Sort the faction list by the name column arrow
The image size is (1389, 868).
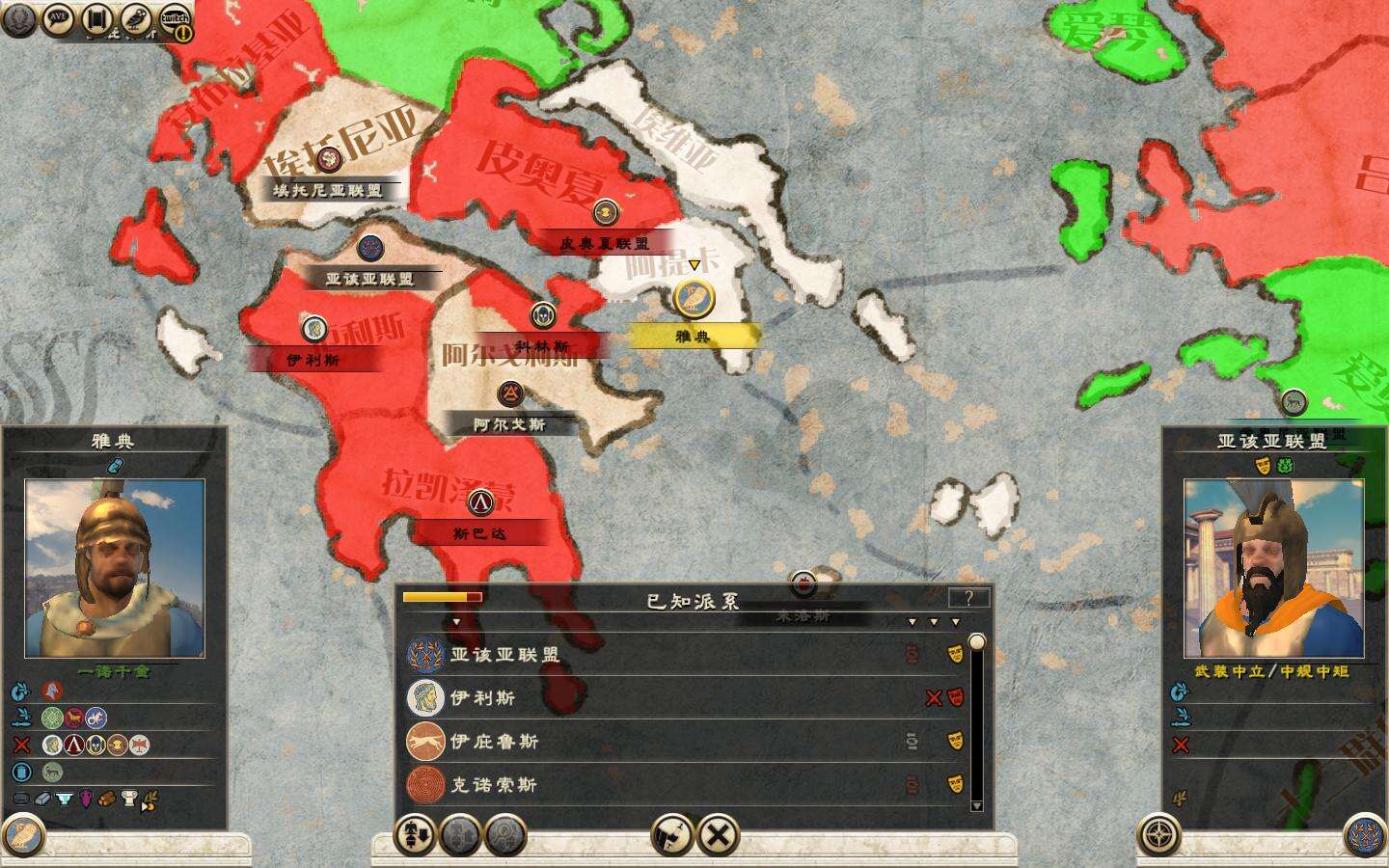tap(456, 622)
